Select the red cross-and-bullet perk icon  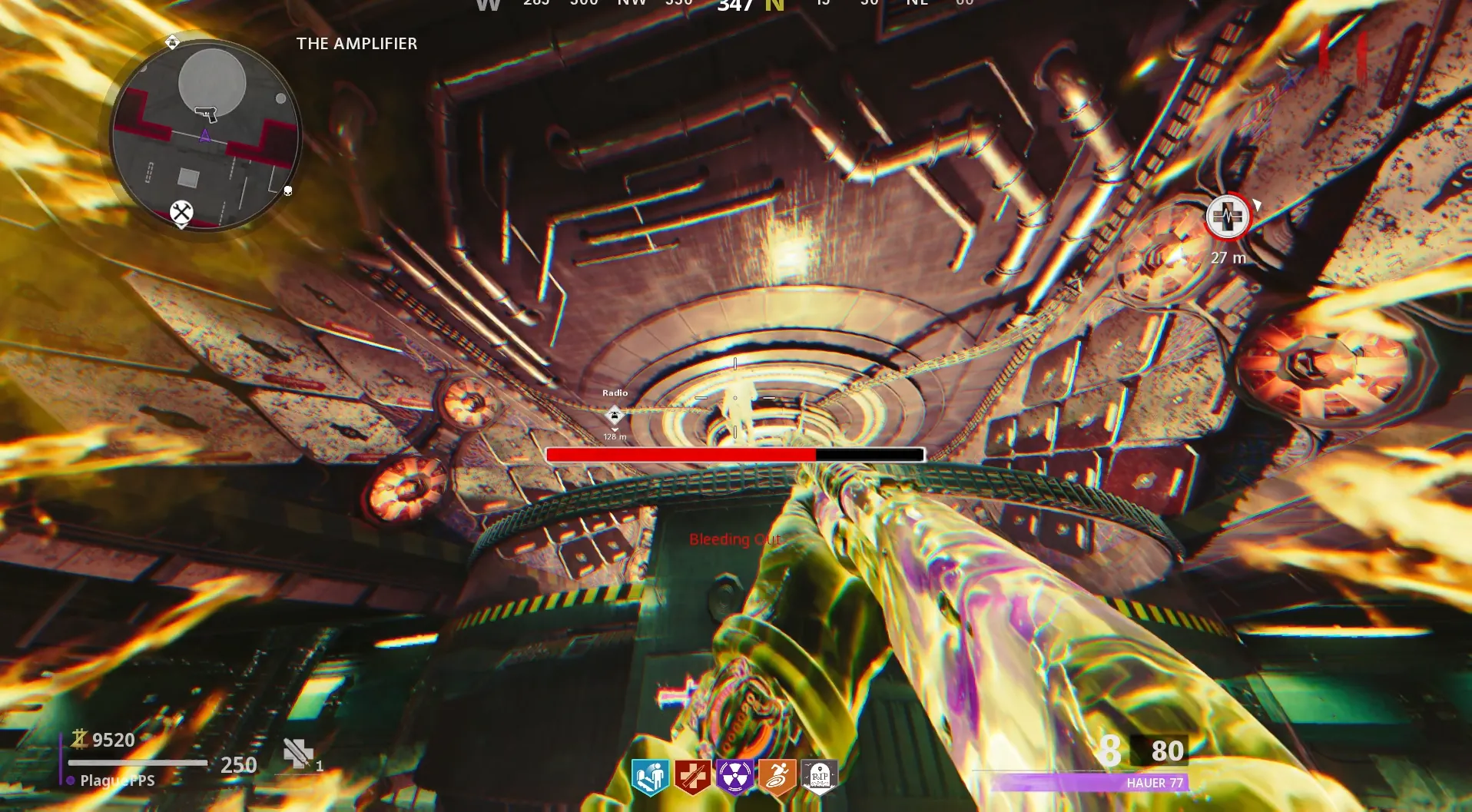692,777
